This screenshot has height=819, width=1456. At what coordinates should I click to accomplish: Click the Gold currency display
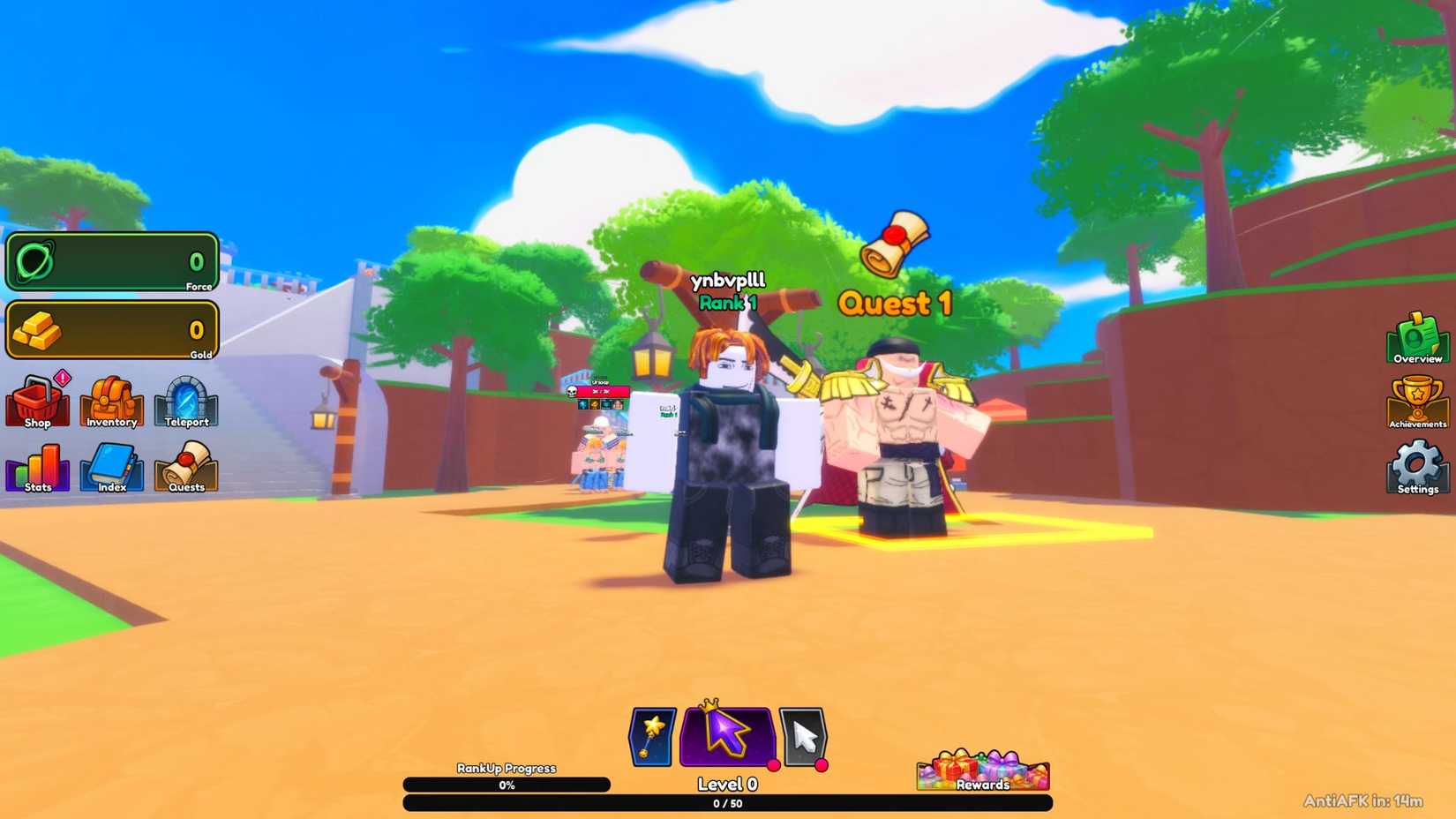tap(112, 330)
